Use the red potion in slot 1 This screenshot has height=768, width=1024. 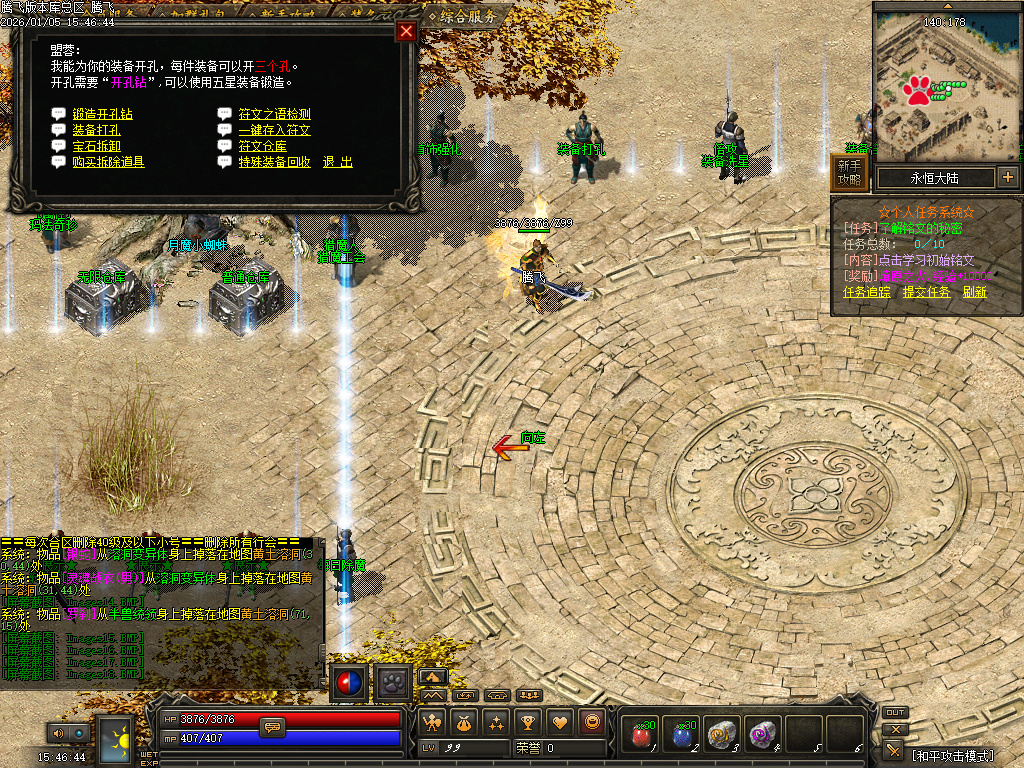[x=641, y=735]
